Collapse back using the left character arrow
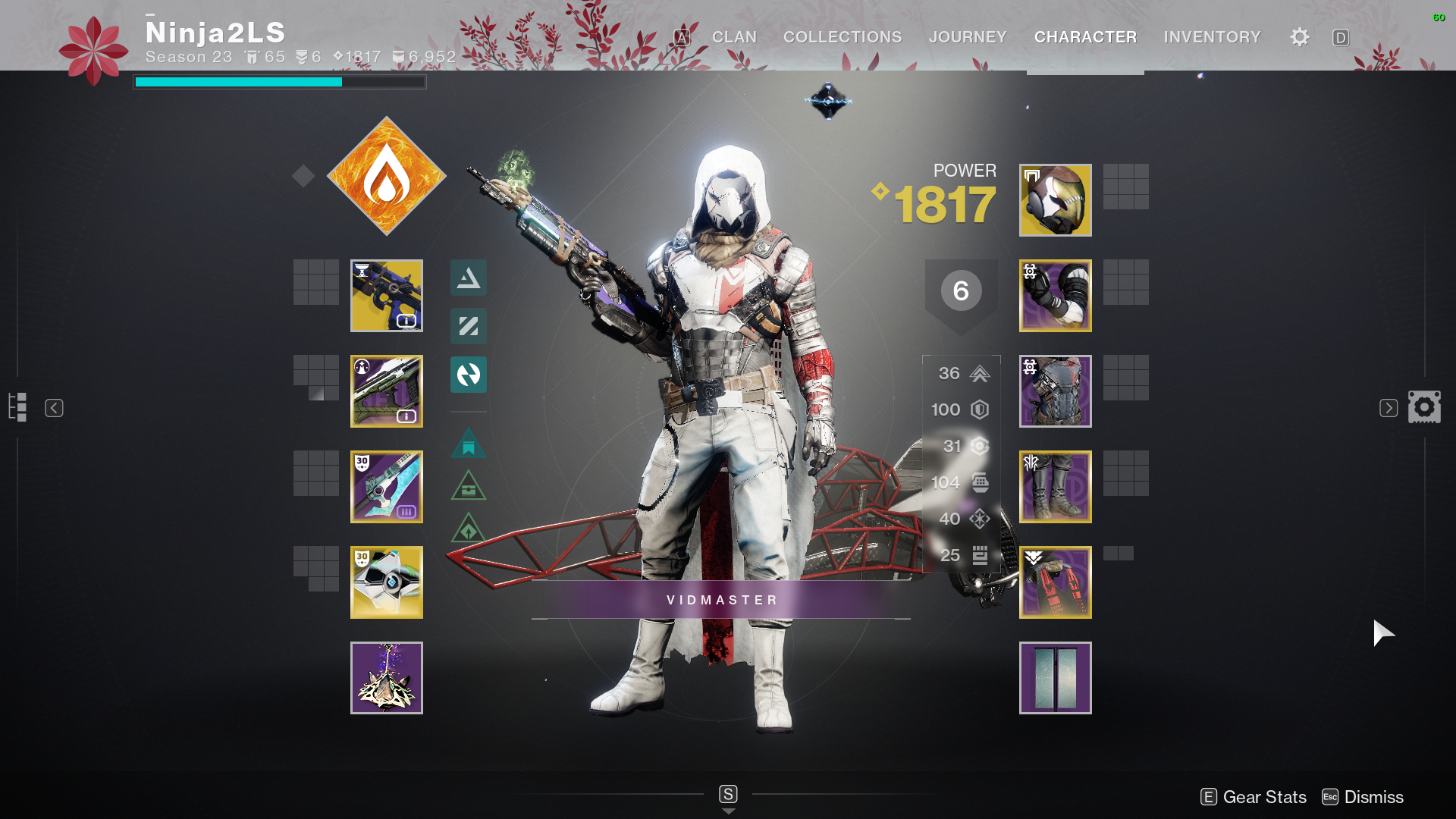 tap(54, 407)
